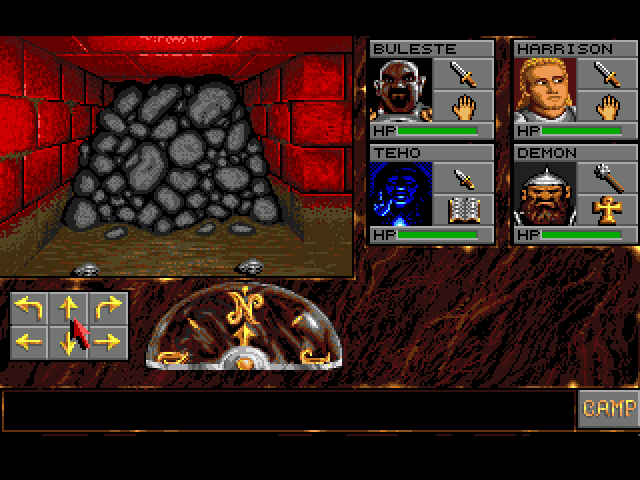Swing Harrison's sword
Viewport: 640px width, 480px height.
(x=606, y=73)
